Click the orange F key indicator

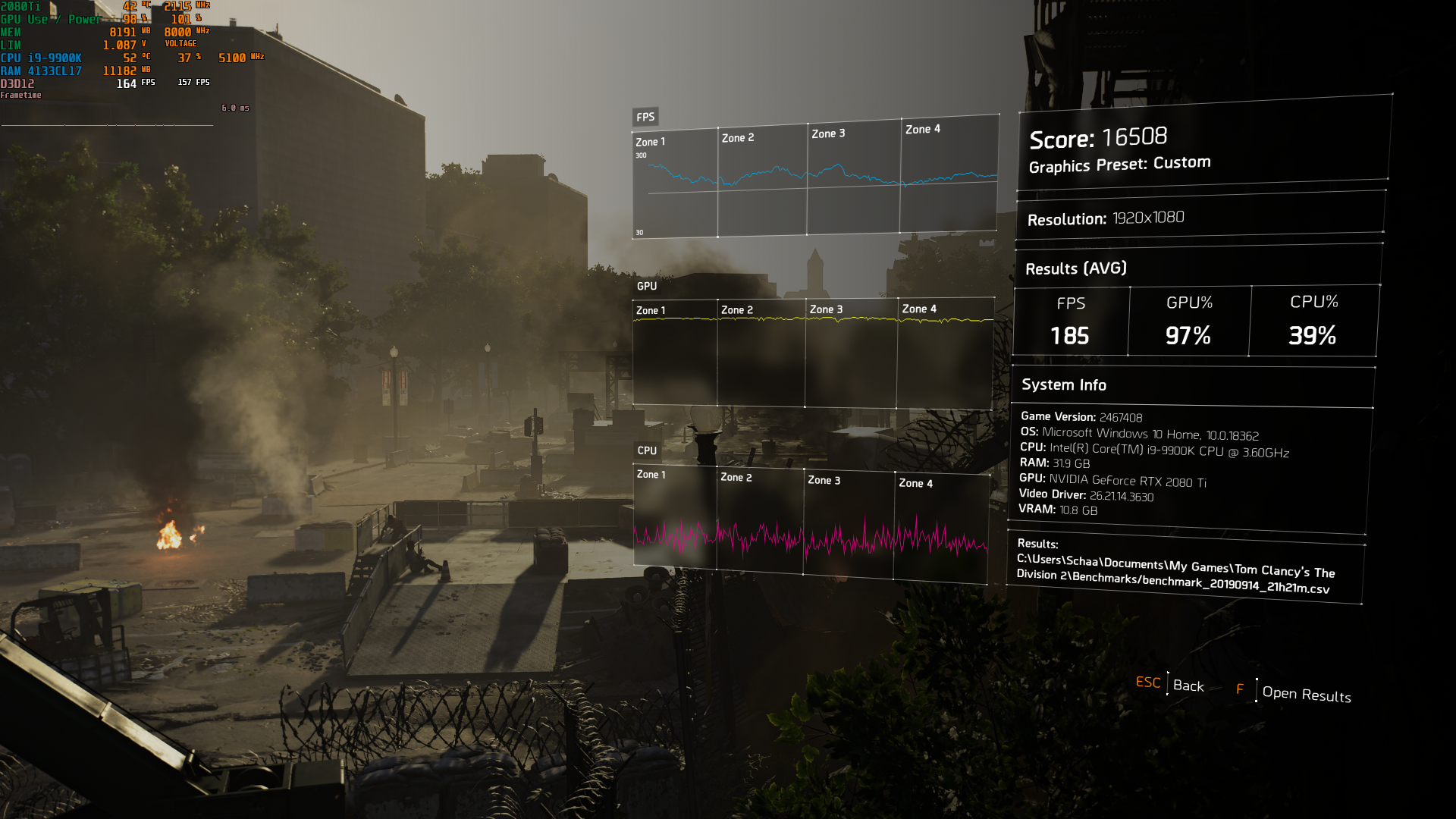pyautogui.click(x=1241, y=689)
